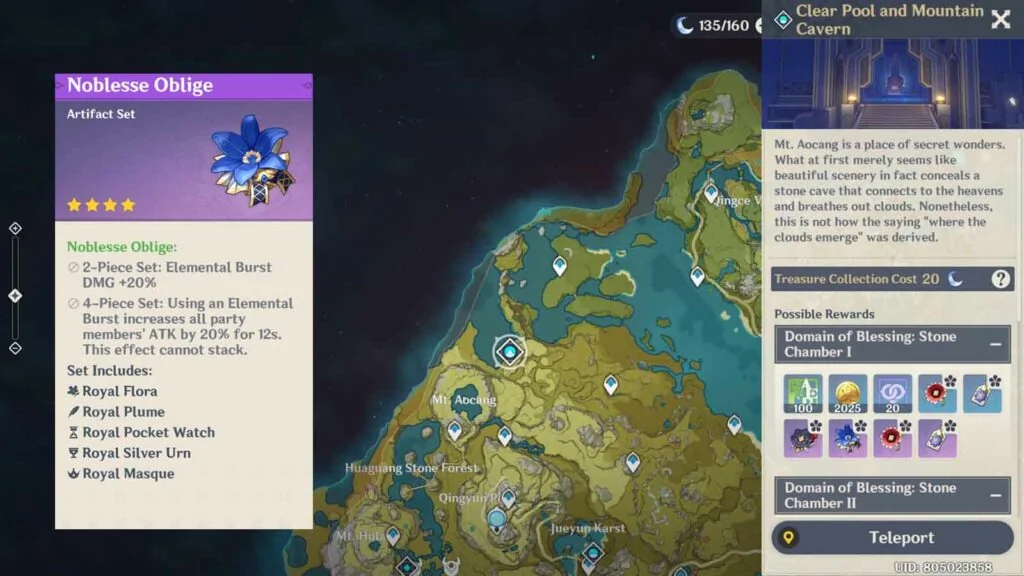Click the map zoom slider handle

[x=15, y=296]
